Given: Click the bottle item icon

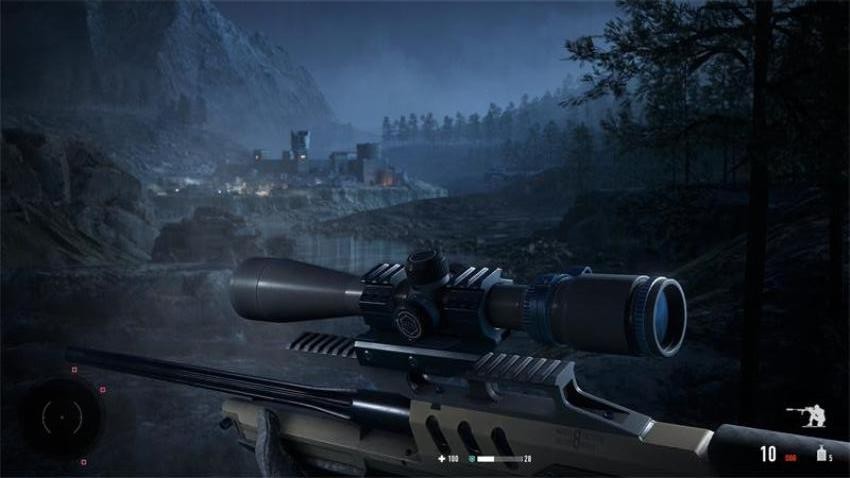Looking at the screenshot, I should coord(819,454).
